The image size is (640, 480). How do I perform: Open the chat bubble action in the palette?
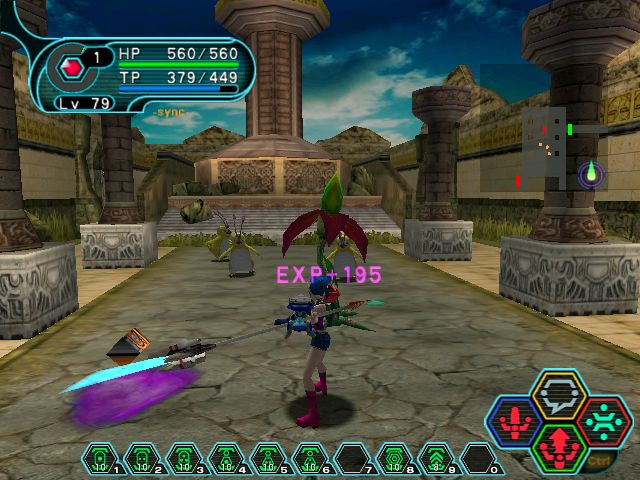pos(559,394)
